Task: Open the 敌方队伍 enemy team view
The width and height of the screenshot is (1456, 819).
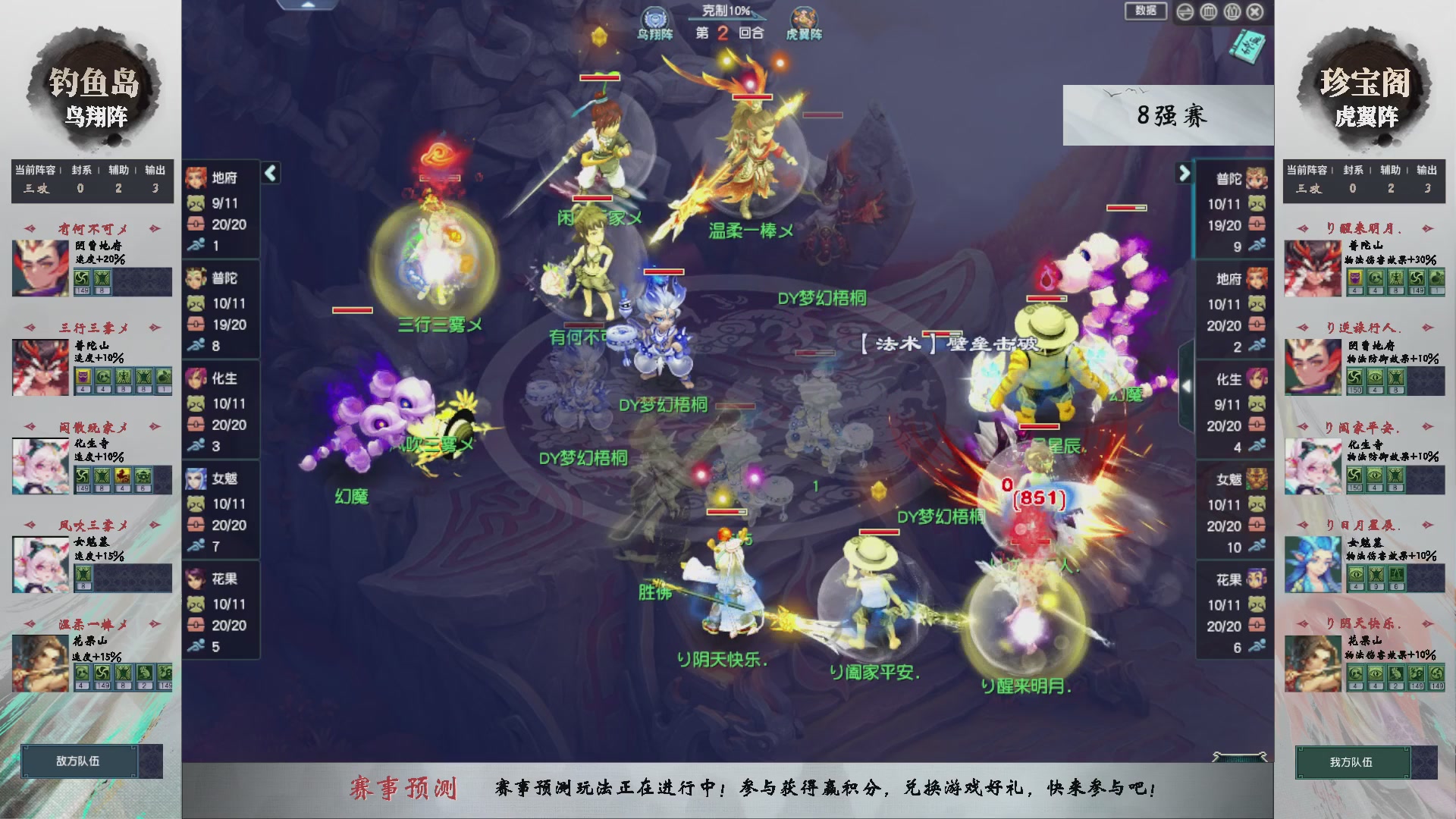Action: (x=76, y=761)
